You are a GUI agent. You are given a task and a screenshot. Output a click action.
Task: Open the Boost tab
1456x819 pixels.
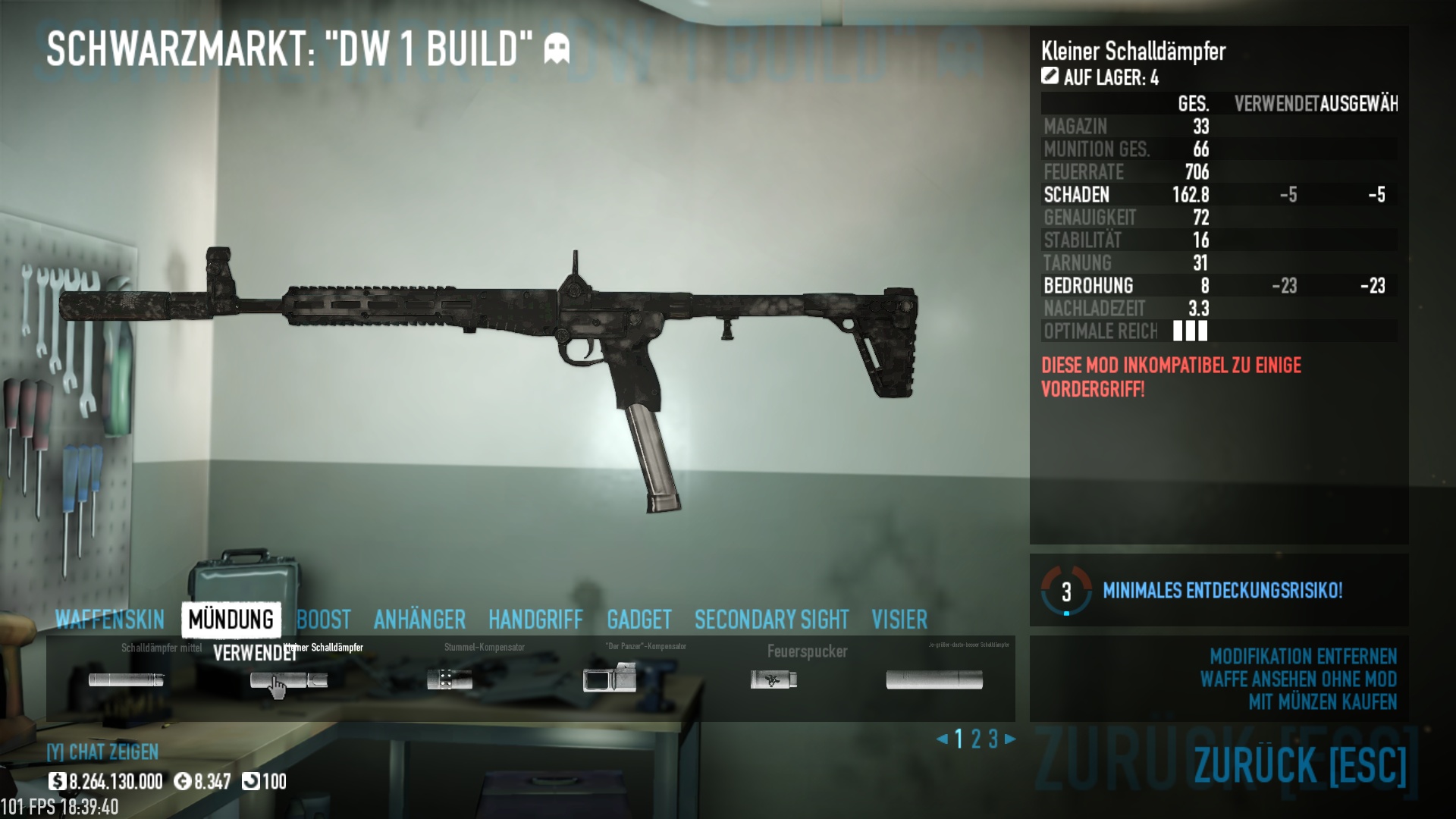[324, 620]
